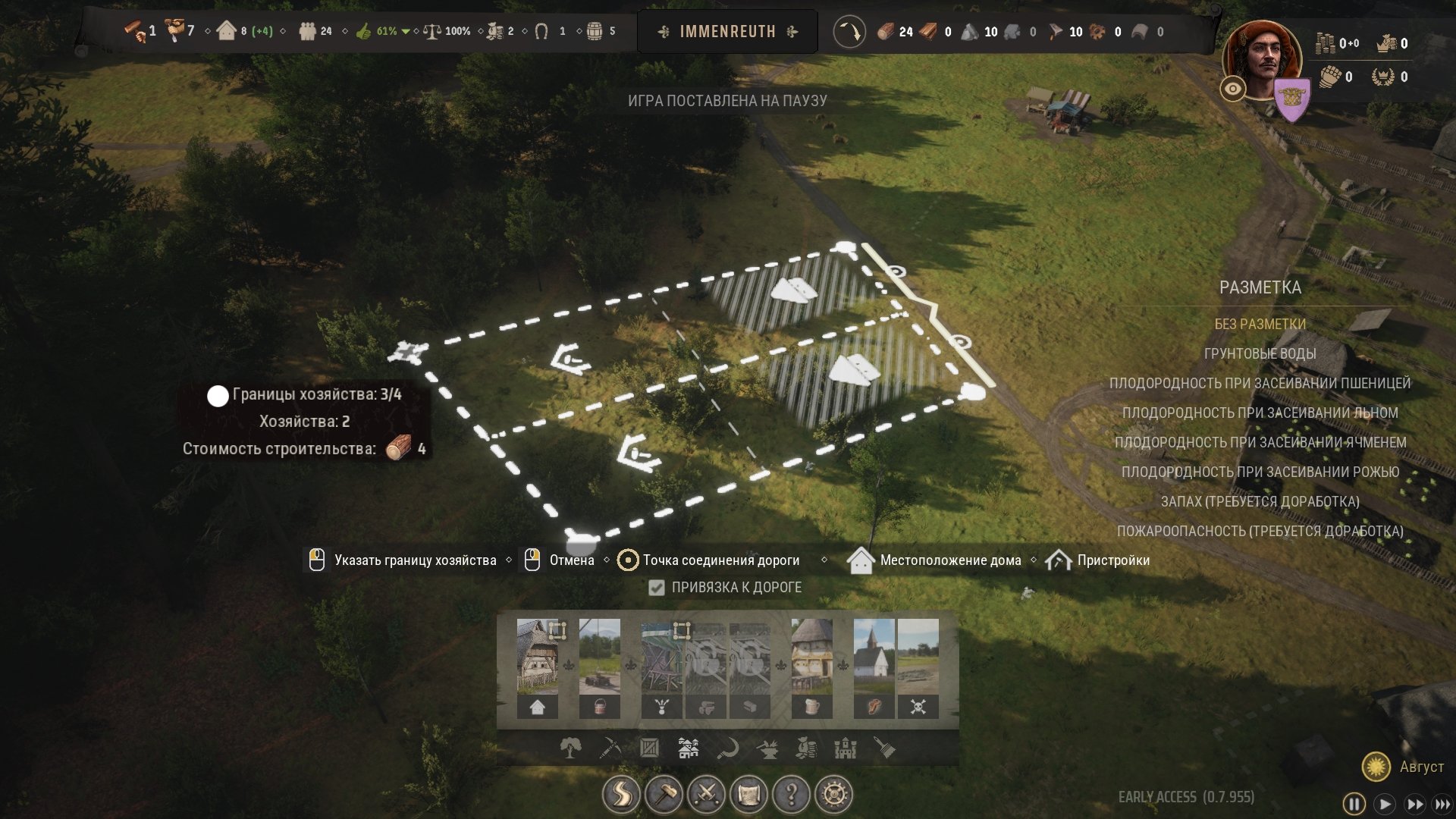
Task: Select ПЛОДОРОДНОСТЬ ПРИ ЗАСЕИВАНИИ ЛЬНОМ overlay
Action: pos(1260,413)
